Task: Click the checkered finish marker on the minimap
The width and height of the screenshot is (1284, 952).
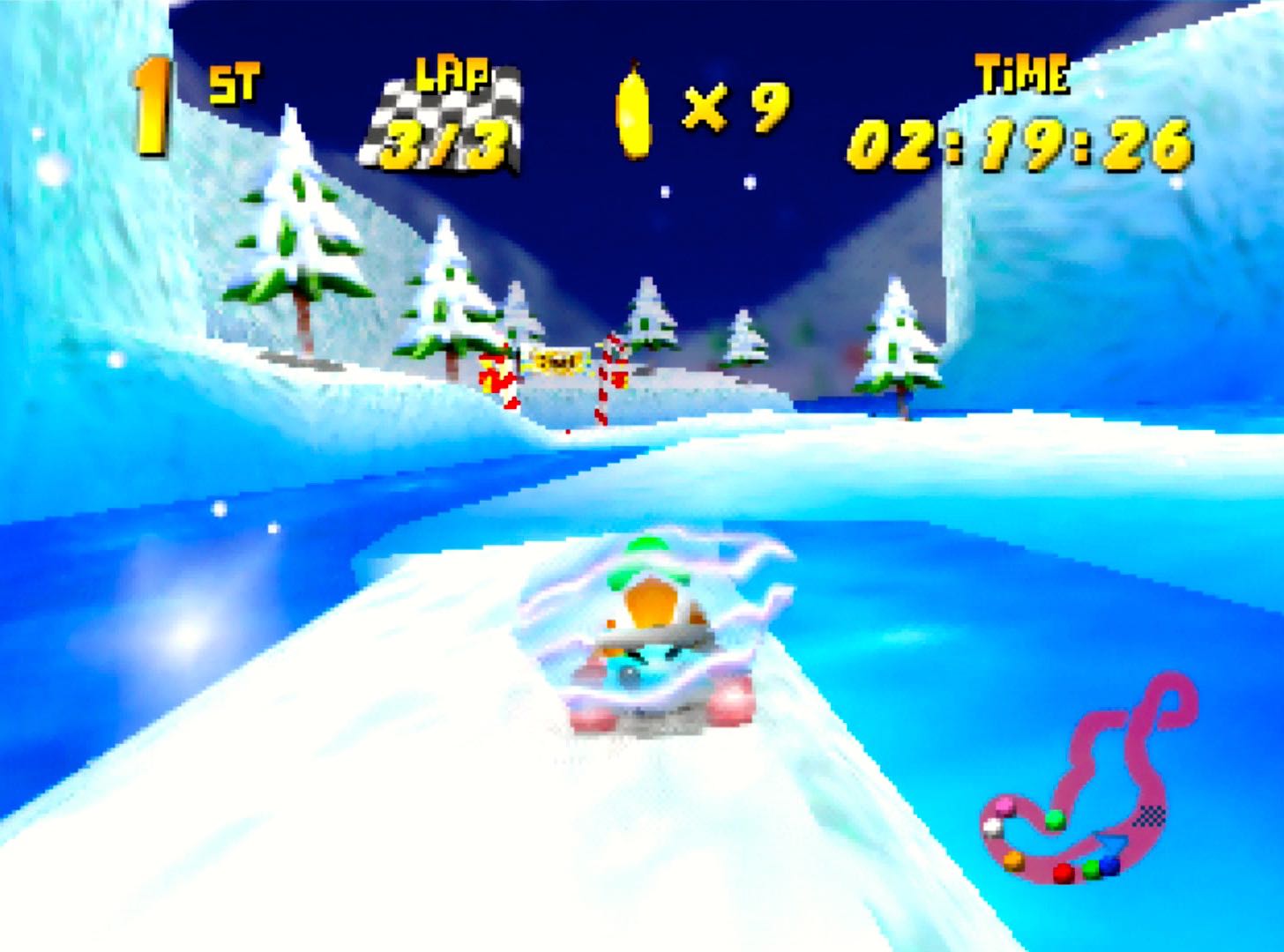Action: coord(1150,816)
